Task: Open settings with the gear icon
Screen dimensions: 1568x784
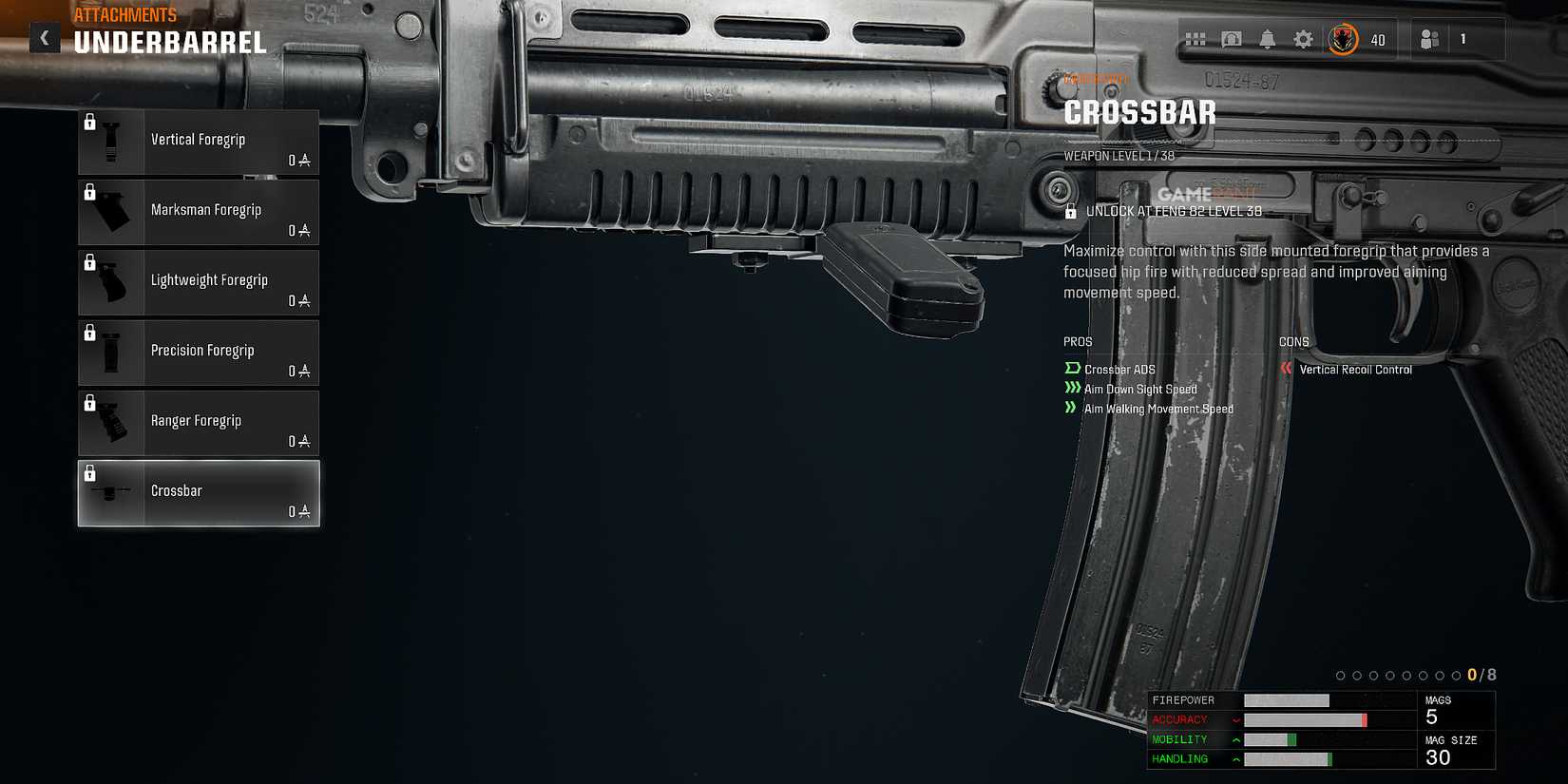Action: (1303, 38)
